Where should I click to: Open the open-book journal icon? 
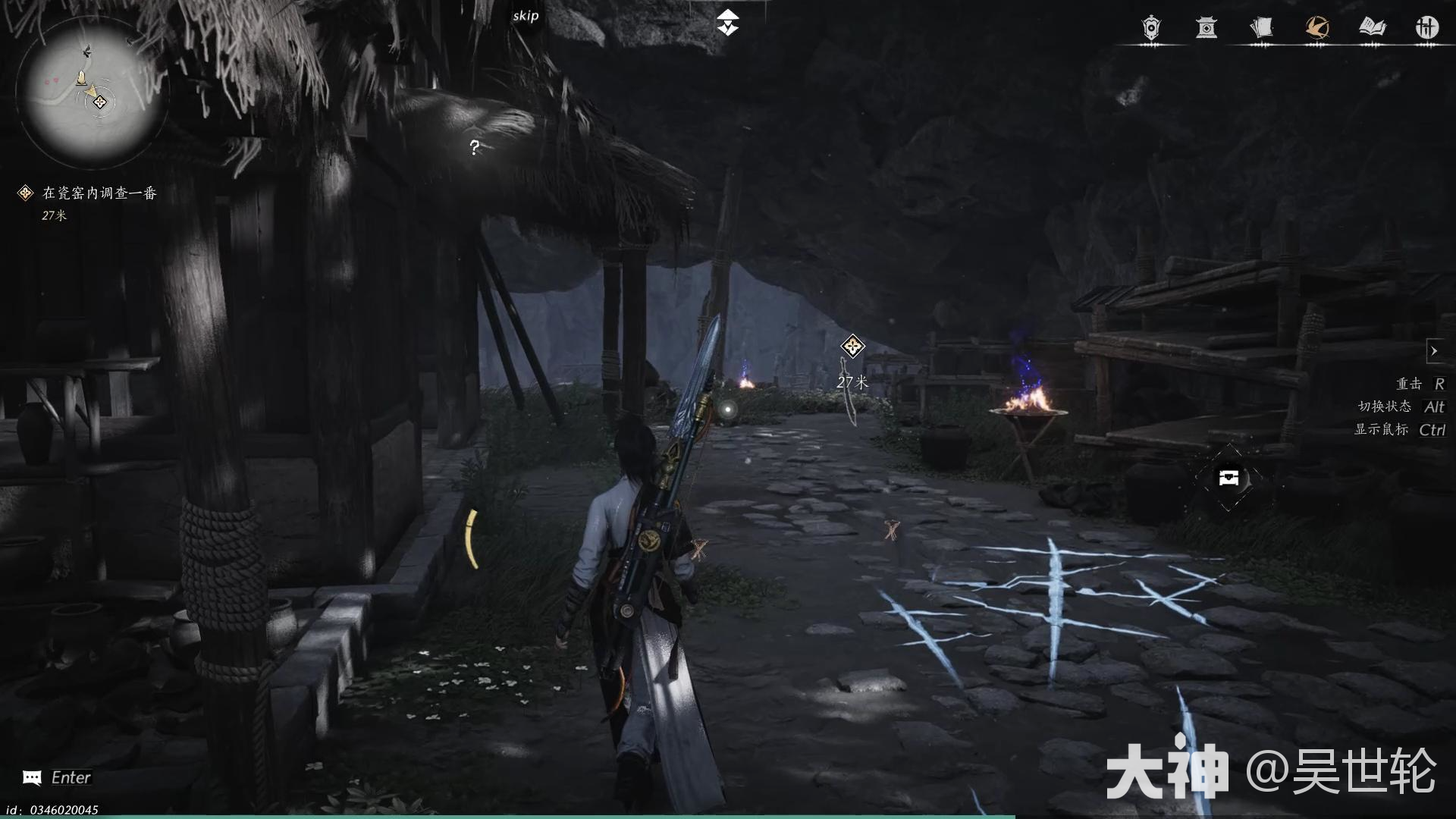(1373, 28)
